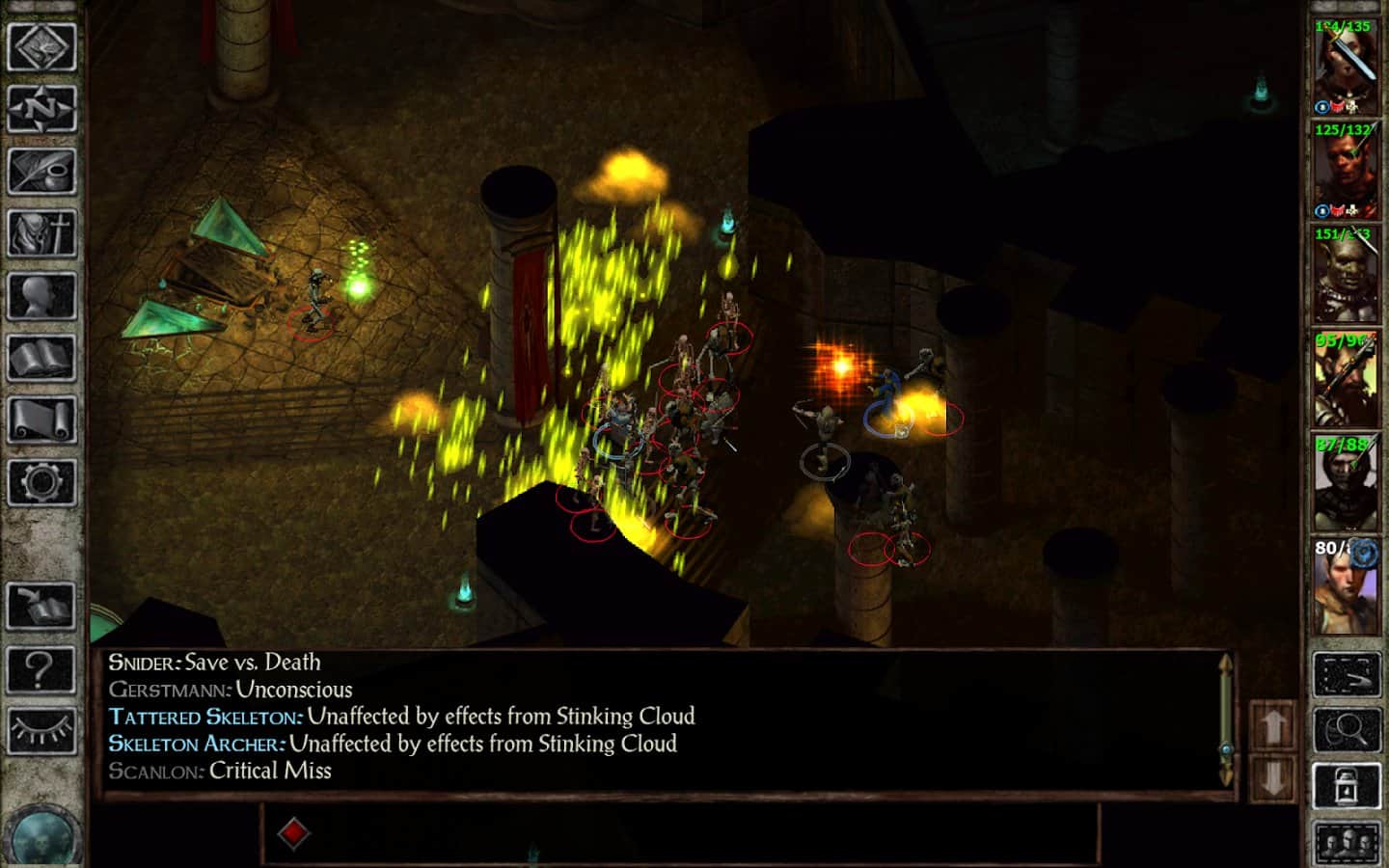The height and width of the screenshot is (868, 1389).
Task: Select the orc portrait in the party column
Action: [x=1345, y=275]
